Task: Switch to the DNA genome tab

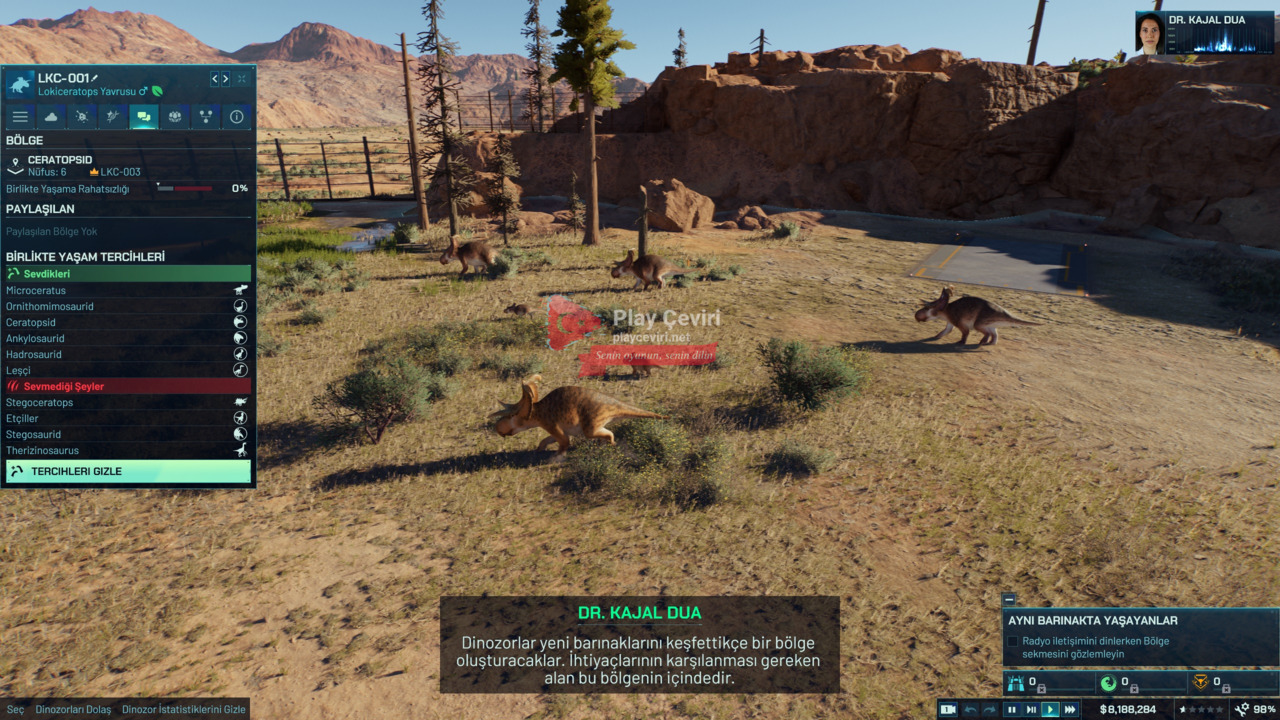Action: 113,117
